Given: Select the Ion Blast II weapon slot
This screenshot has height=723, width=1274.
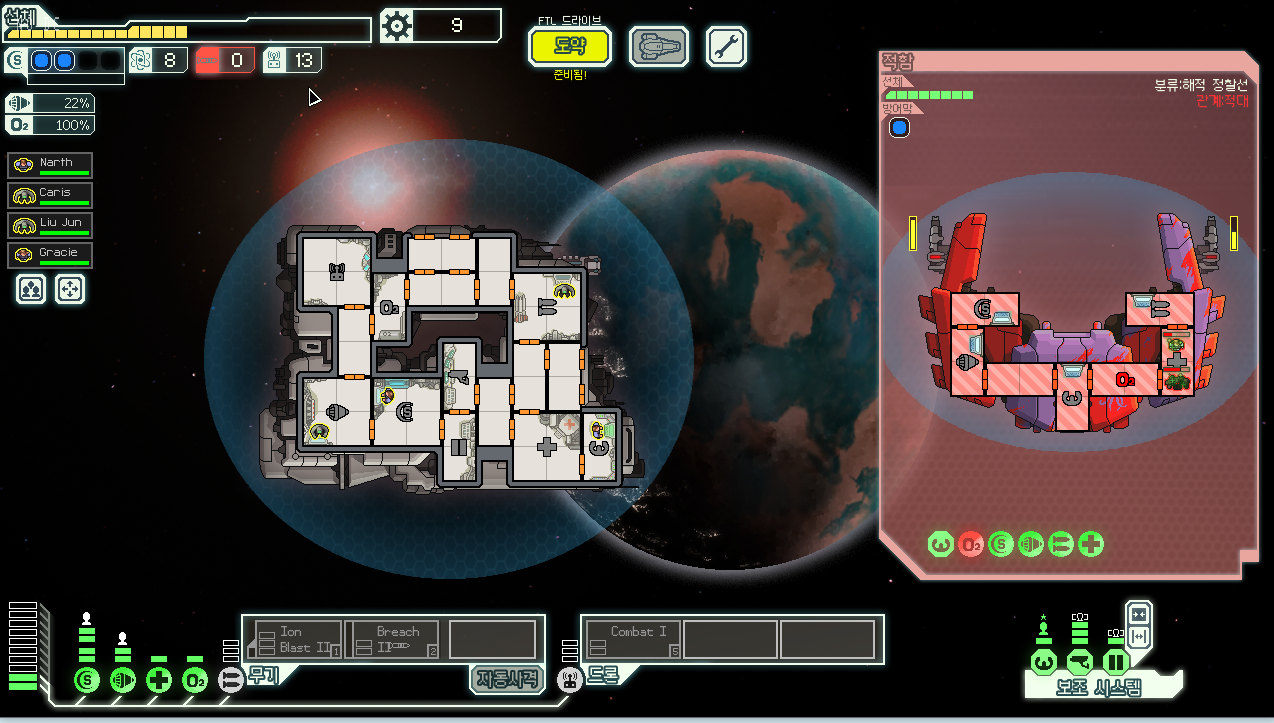Looking at the screenshot, I should (297, 639).
